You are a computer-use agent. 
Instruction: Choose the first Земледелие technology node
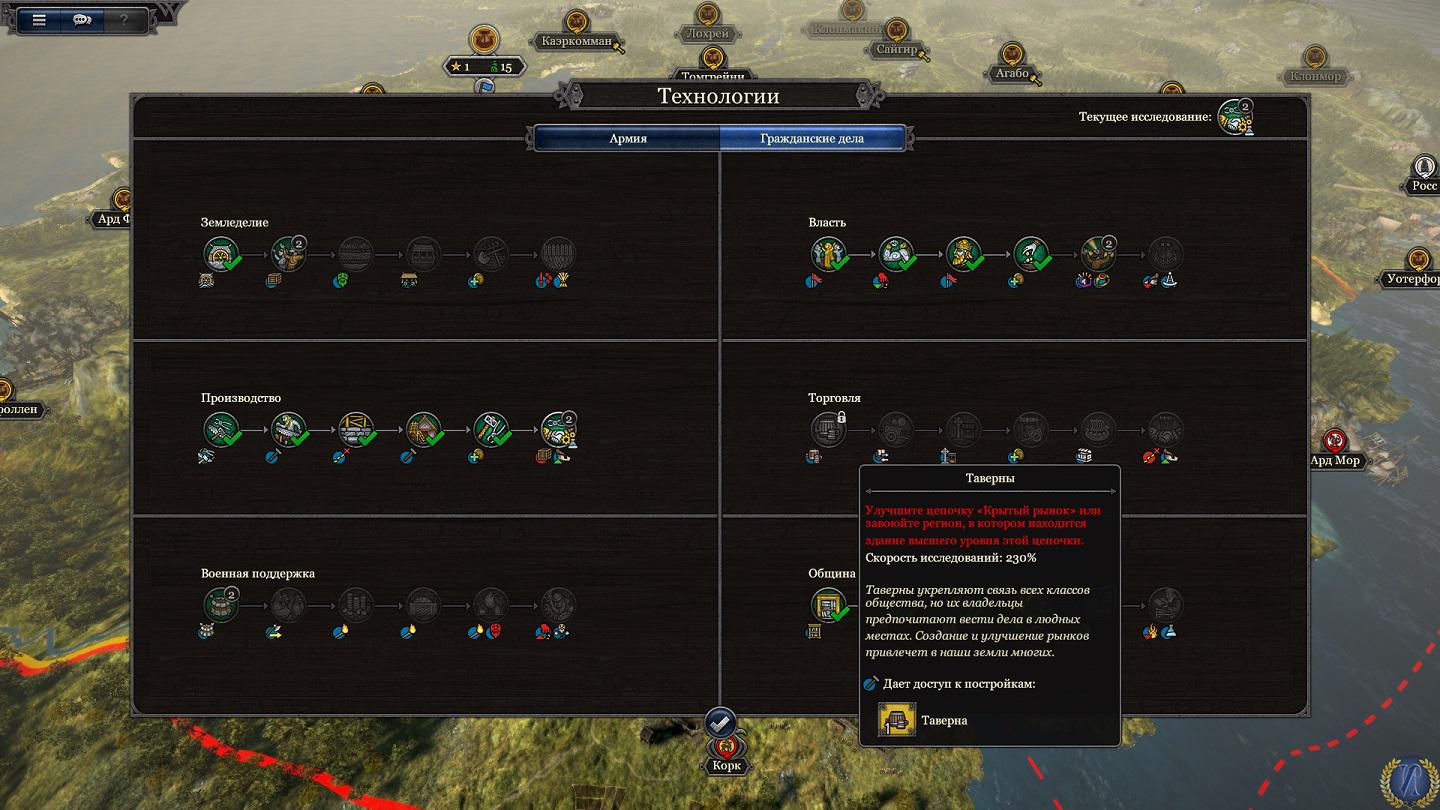(x=221, y=254)
